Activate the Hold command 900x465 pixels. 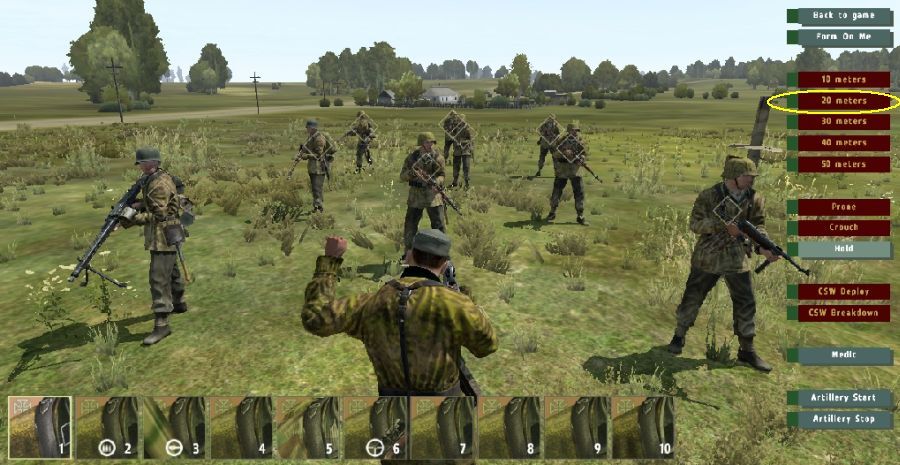click(843, 249)
